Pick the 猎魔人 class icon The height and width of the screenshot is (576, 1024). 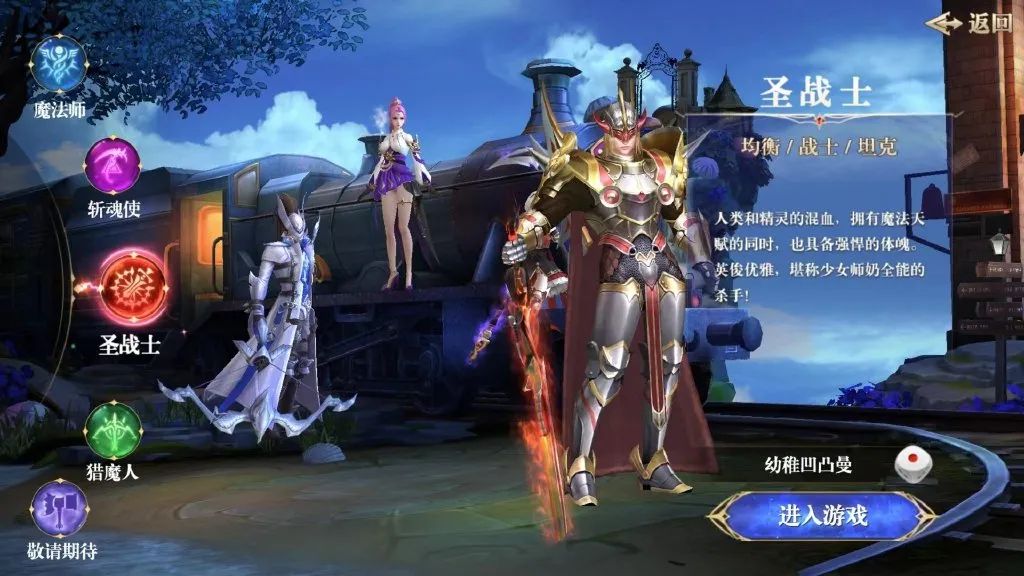[112, 429]
